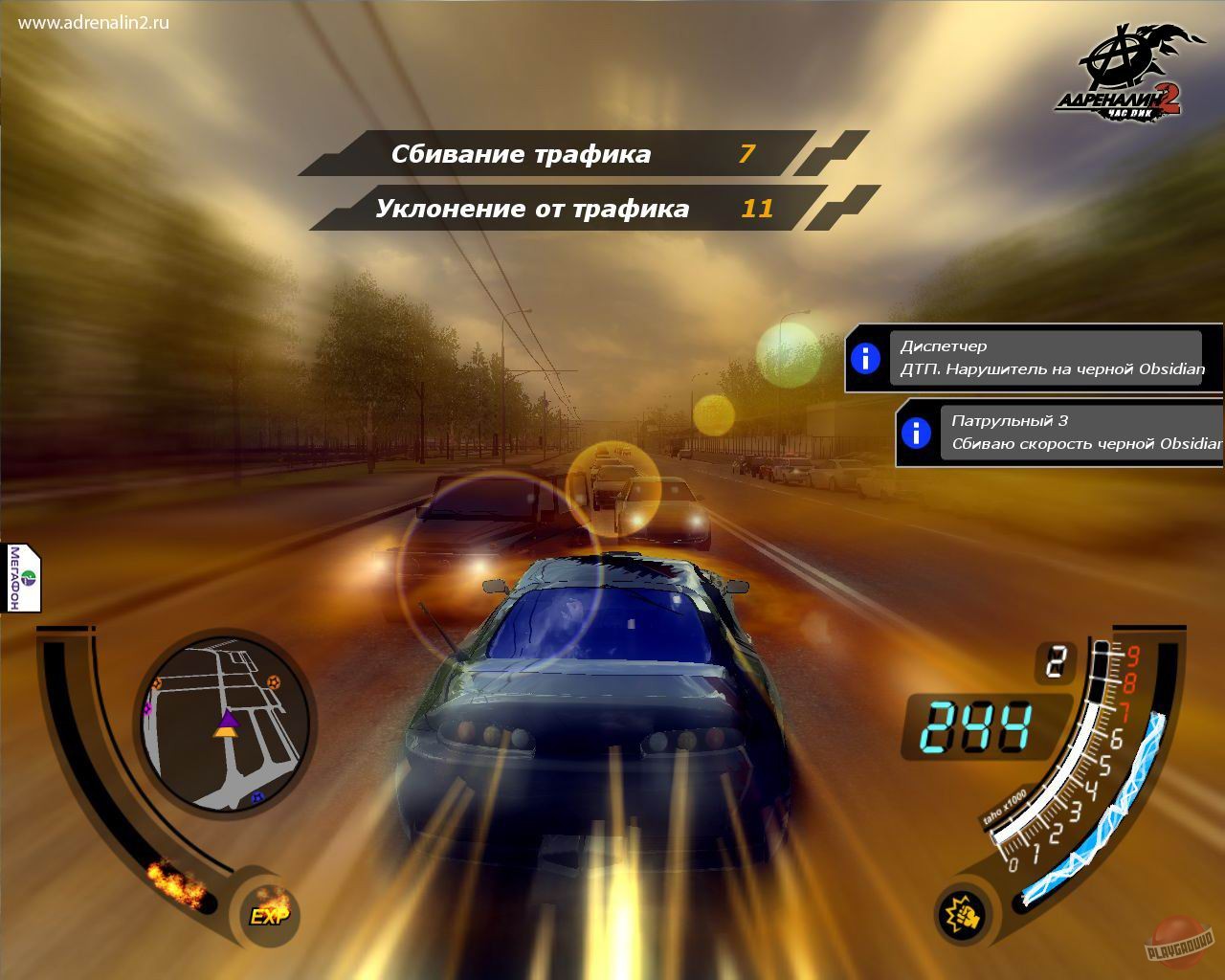1225x980 pixels.
Task: Click the blue marker on the minimap
Action: [257, 798]
